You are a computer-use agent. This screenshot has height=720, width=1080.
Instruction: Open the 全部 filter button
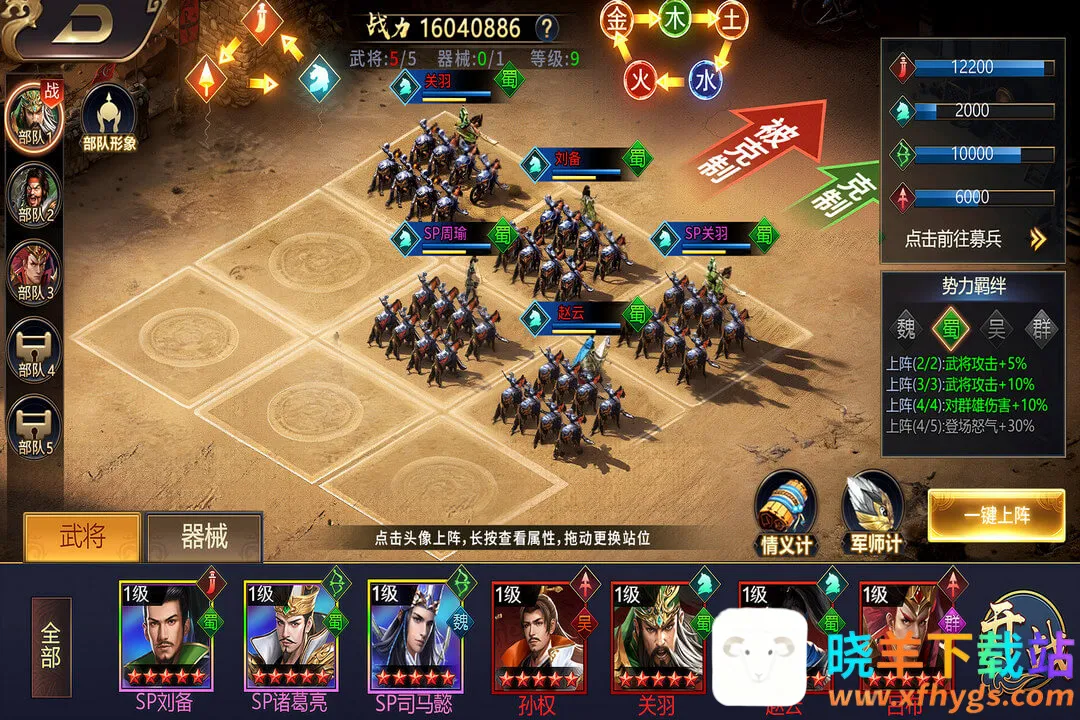[x=51, y=647]
